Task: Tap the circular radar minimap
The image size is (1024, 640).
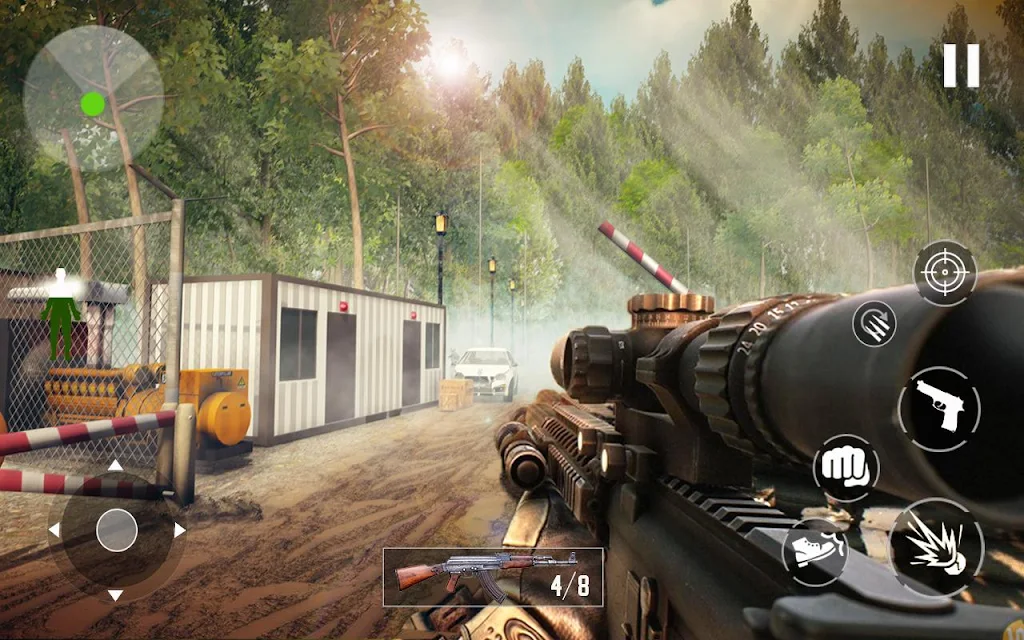Action: tap(93, 99)
